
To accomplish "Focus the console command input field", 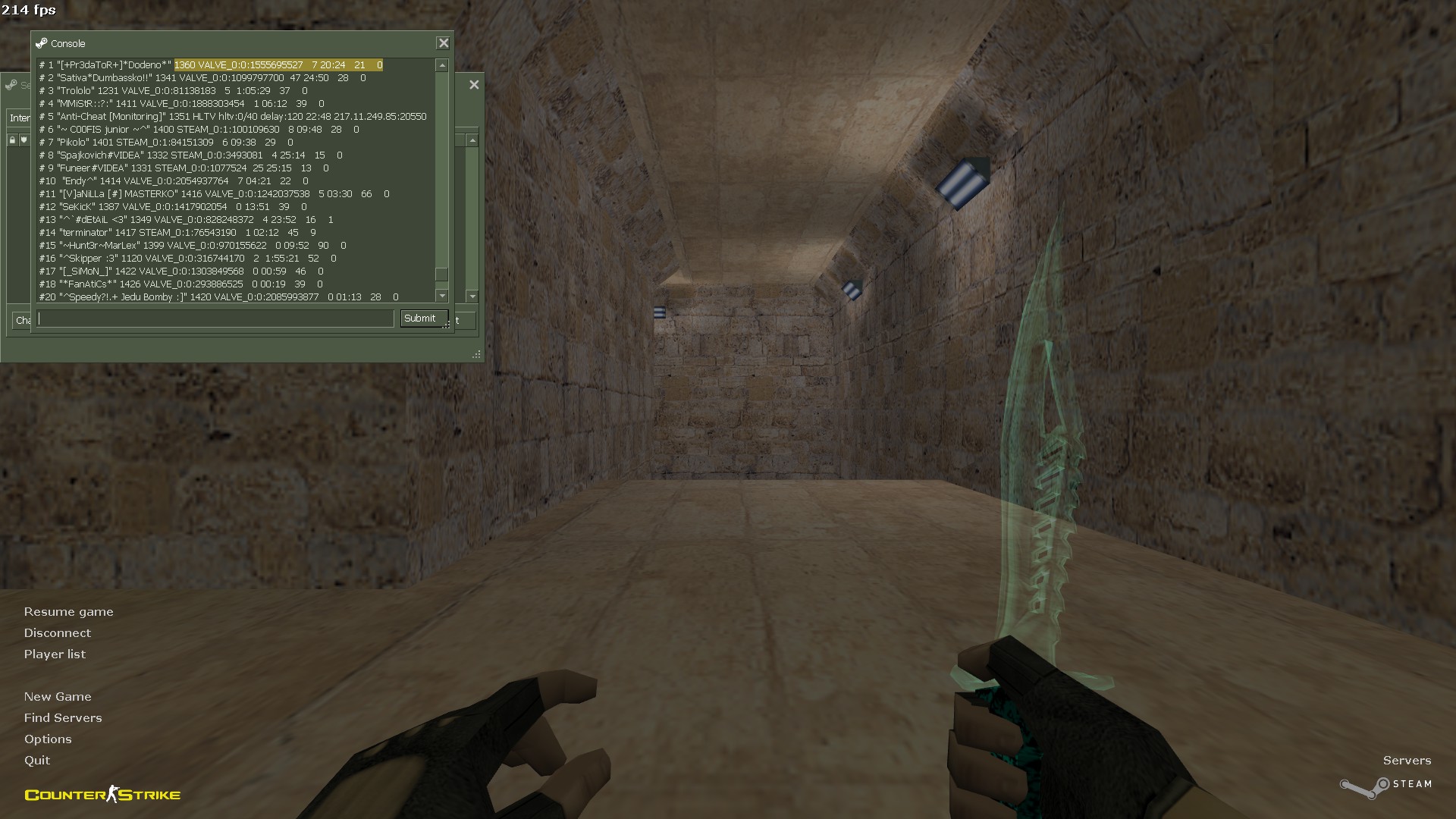I will 215,319.
